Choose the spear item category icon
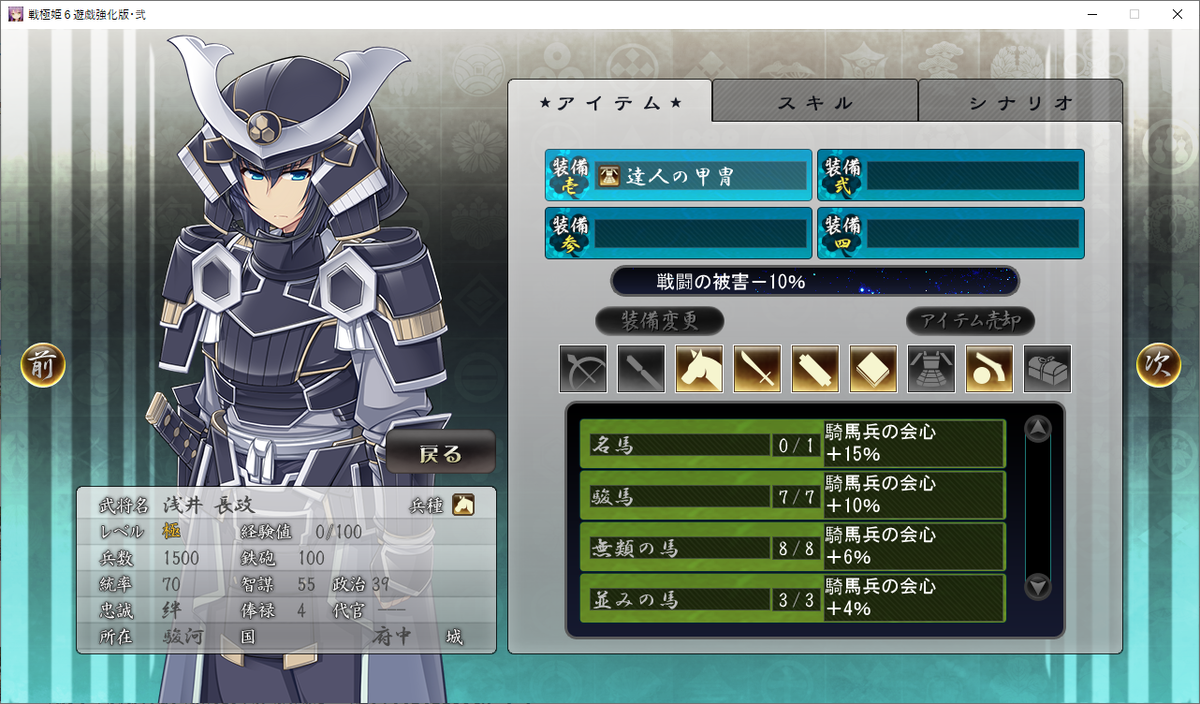 (x=641, y=369)
